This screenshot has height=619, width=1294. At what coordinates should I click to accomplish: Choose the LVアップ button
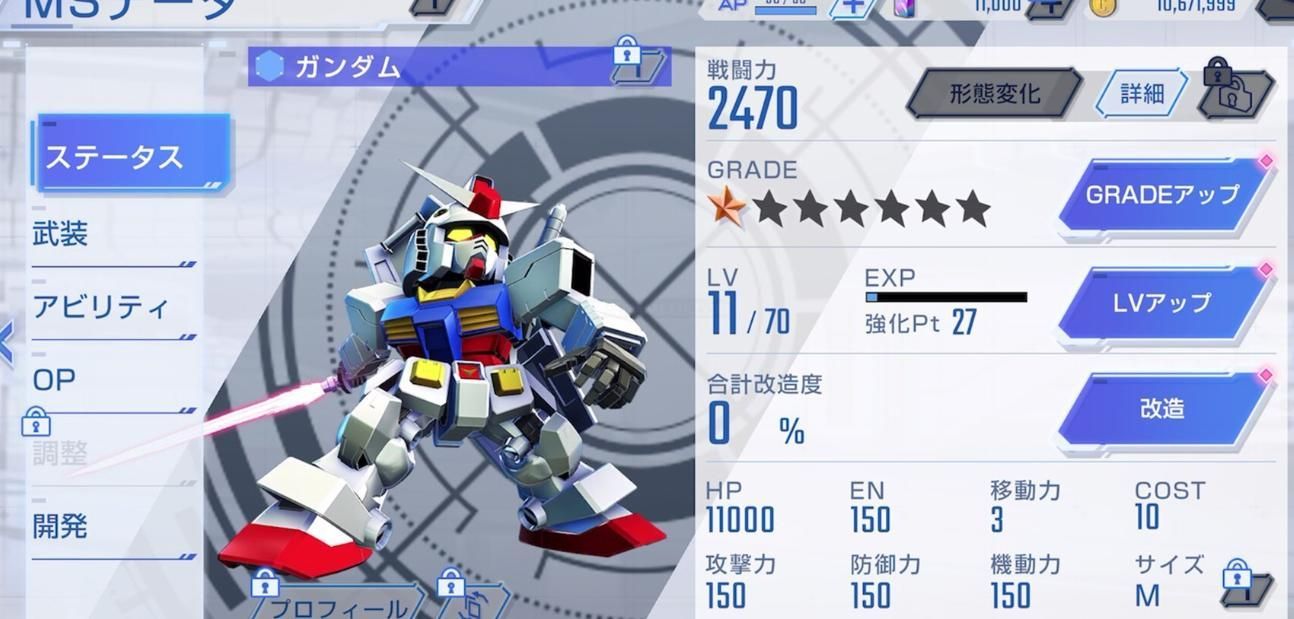[x=1163, y=303]
